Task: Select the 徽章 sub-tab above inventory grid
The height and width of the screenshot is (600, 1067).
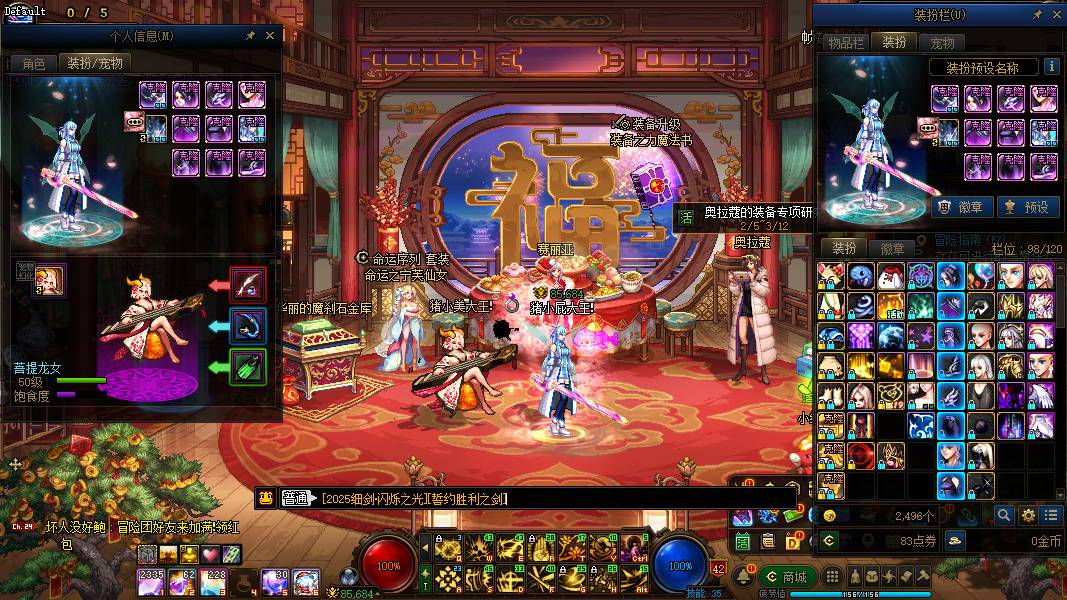Action: 892,248
